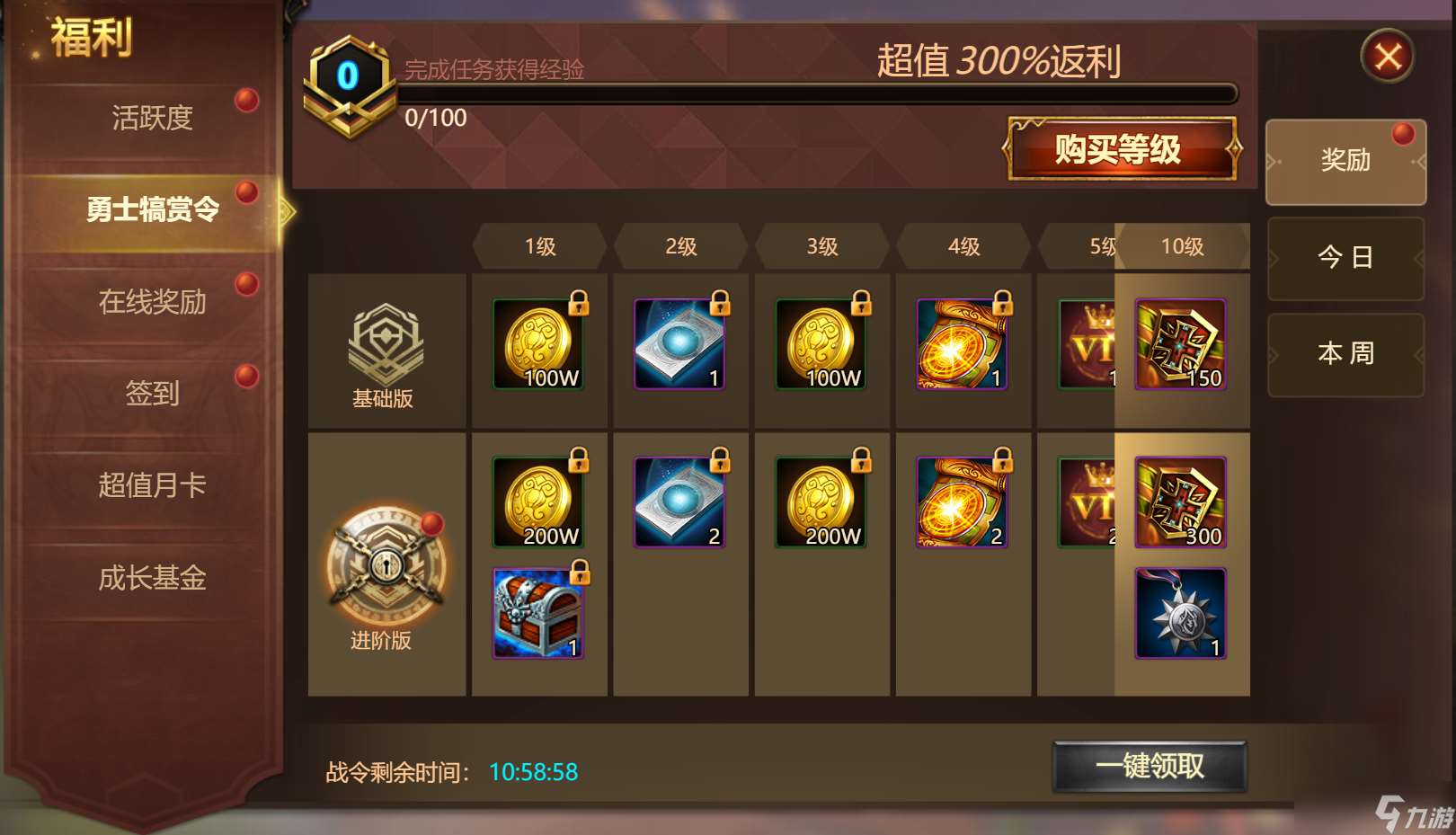Screen dimensions: 1456x835
Task: Open the 本周 tab
Action: pos(1345,354)
